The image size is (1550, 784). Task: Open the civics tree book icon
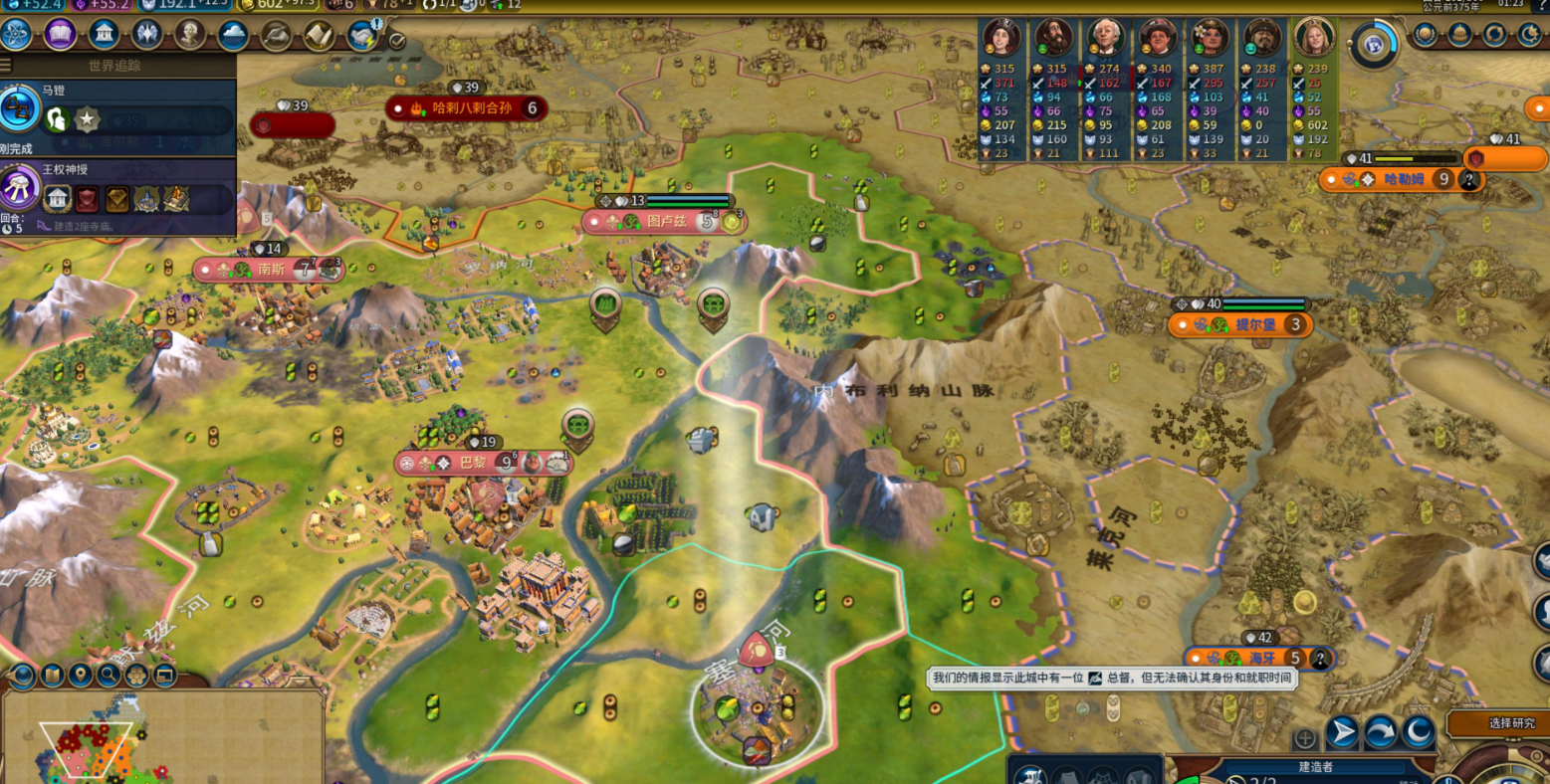pos(60,35)
